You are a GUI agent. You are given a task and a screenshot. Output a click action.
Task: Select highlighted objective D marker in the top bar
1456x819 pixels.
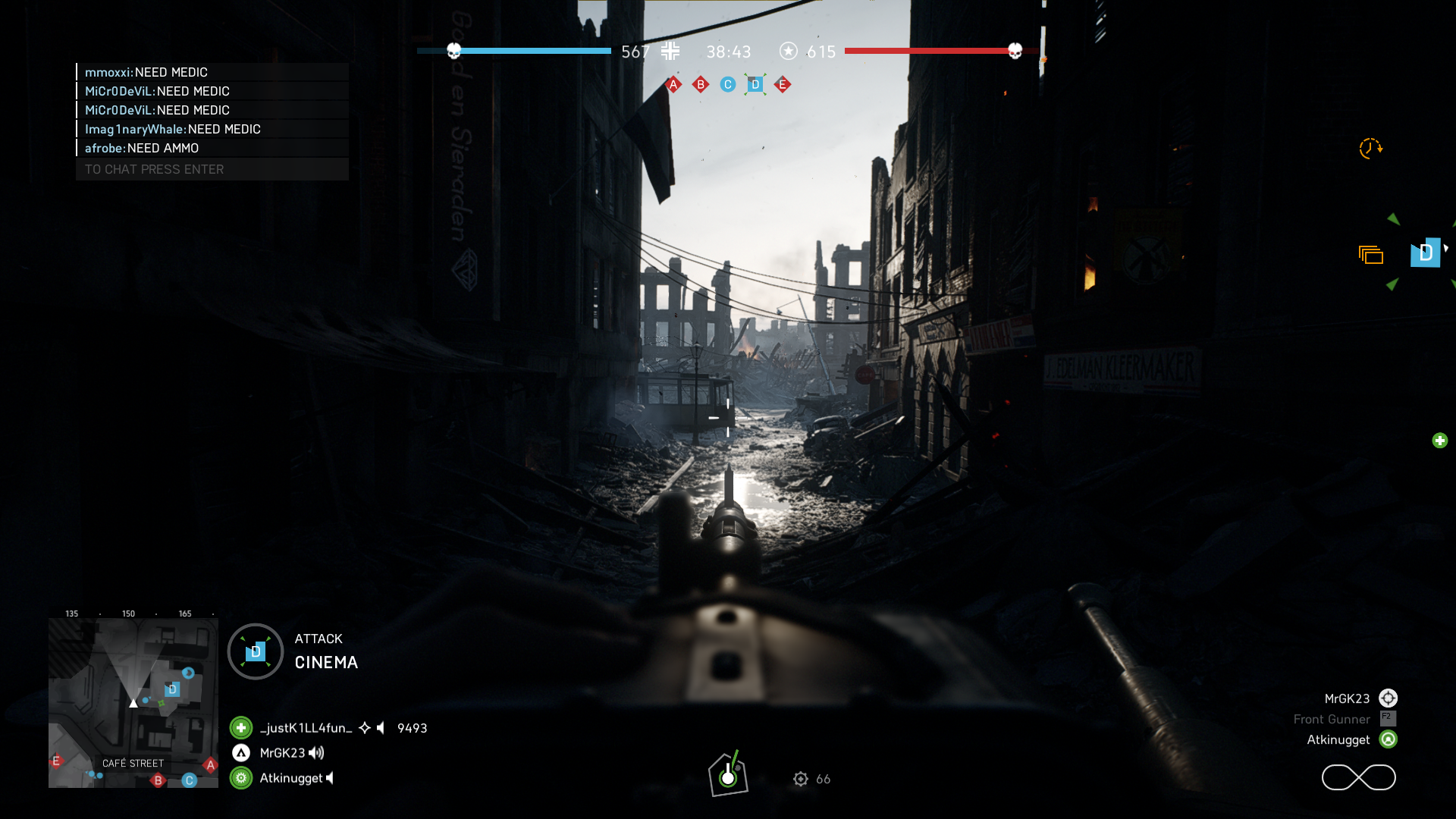pos(755,85)
